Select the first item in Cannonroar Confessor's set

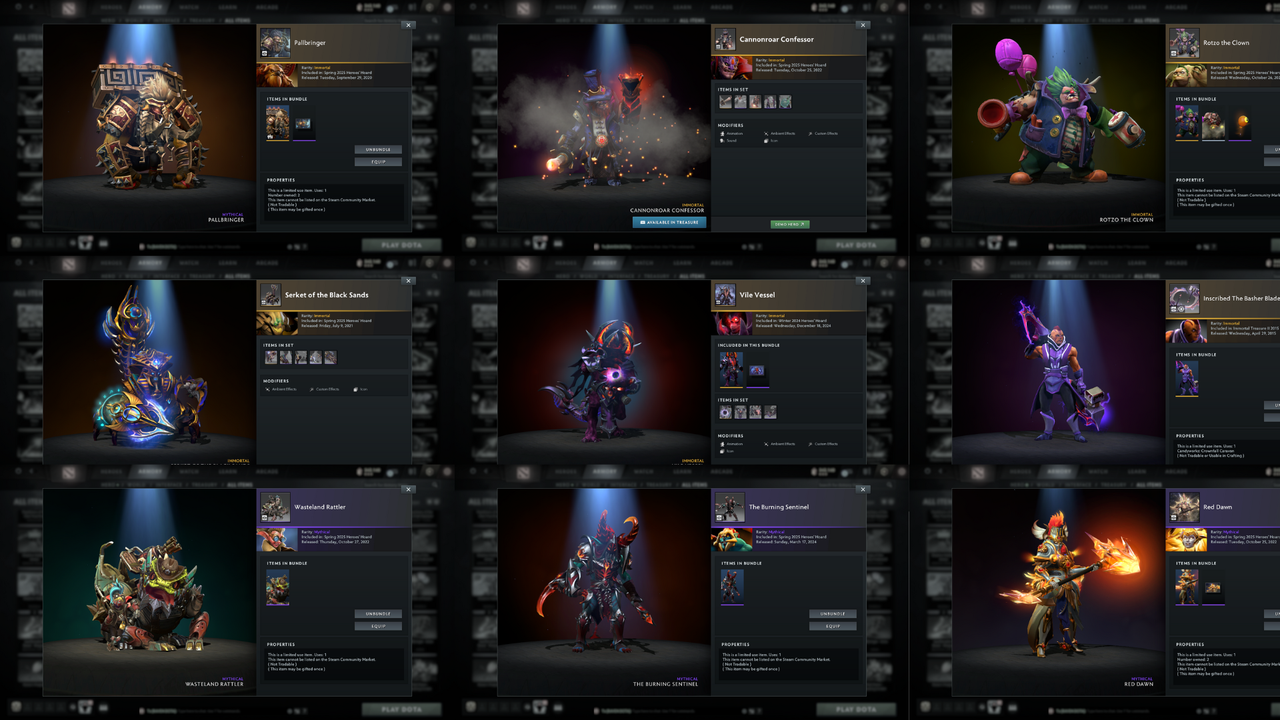click(x=725, y=101)
